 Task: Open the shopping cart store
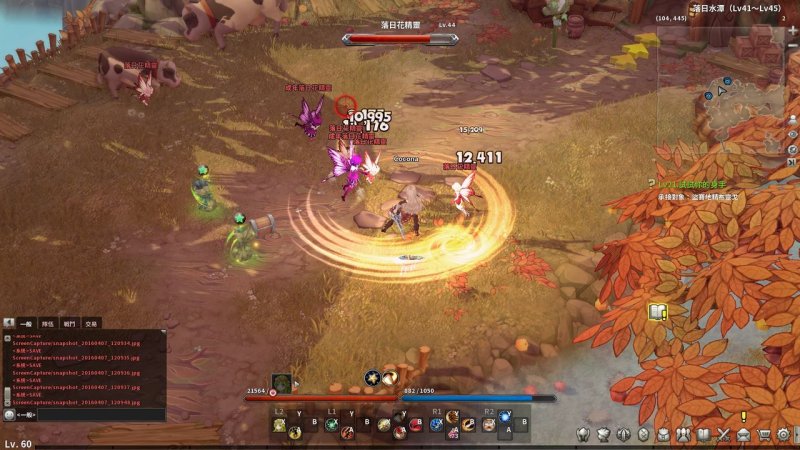click(x=764, y=434)
